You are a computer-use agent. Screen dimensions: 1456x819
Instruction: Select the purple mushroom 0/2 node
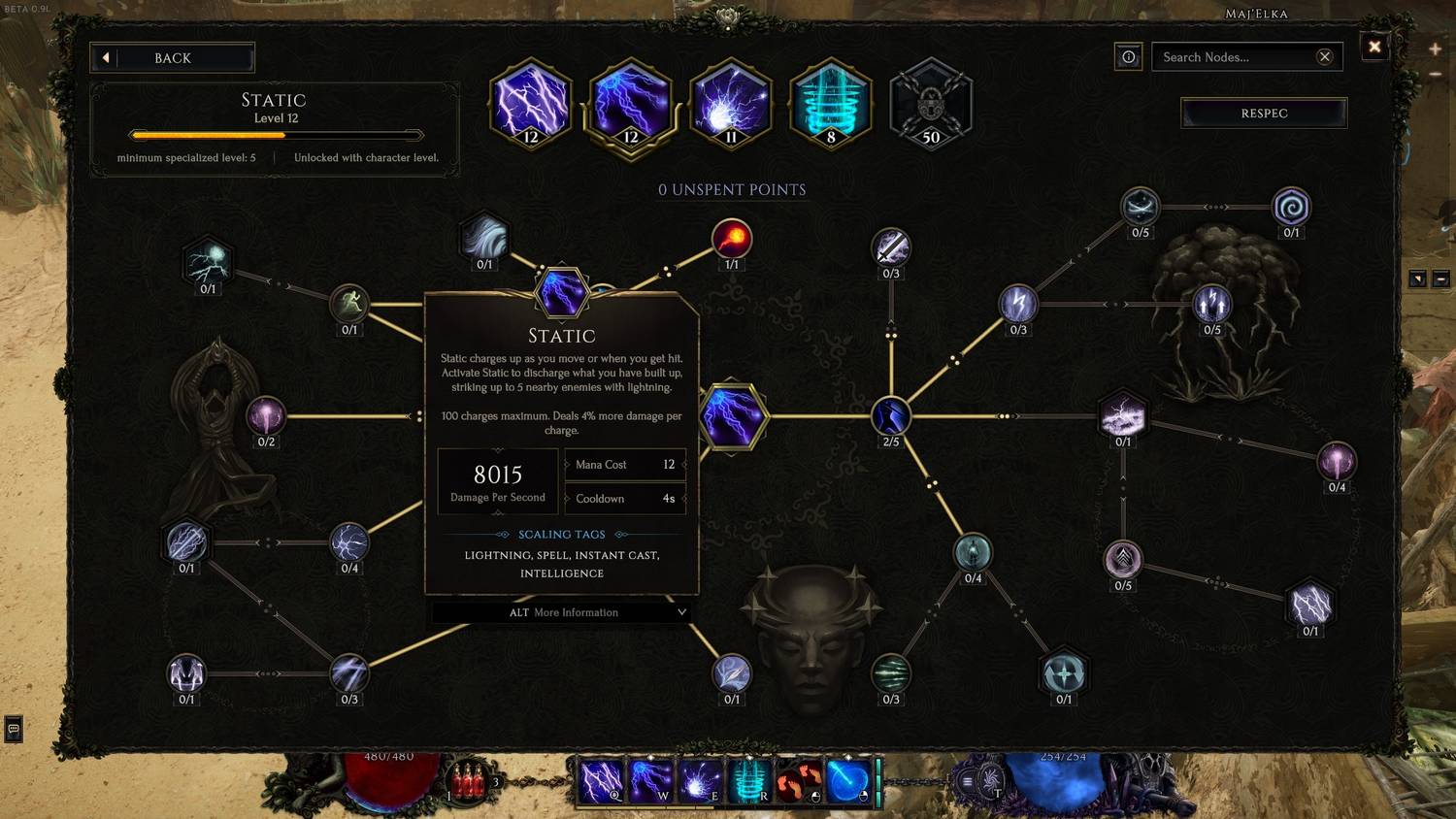[x=266, y=416]
